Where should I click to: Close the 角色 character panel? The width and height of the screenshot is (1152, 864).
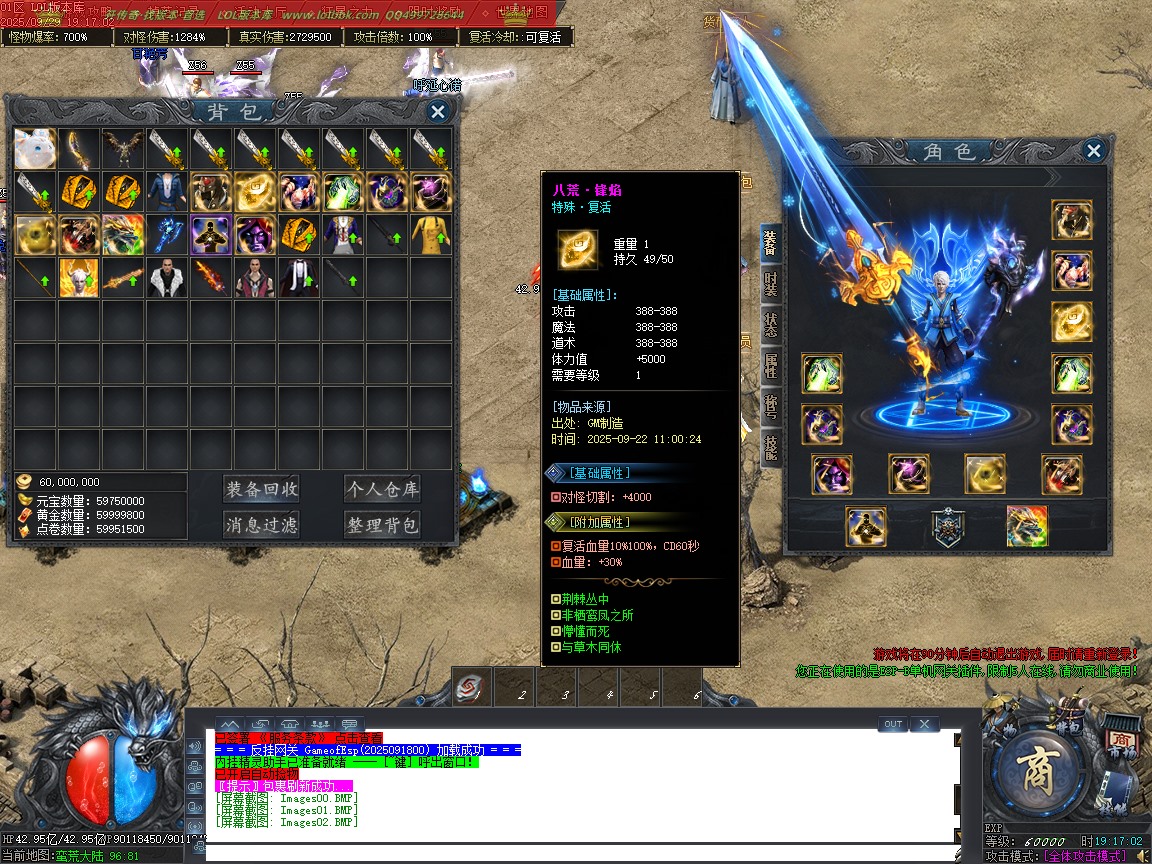[1094, 151]
